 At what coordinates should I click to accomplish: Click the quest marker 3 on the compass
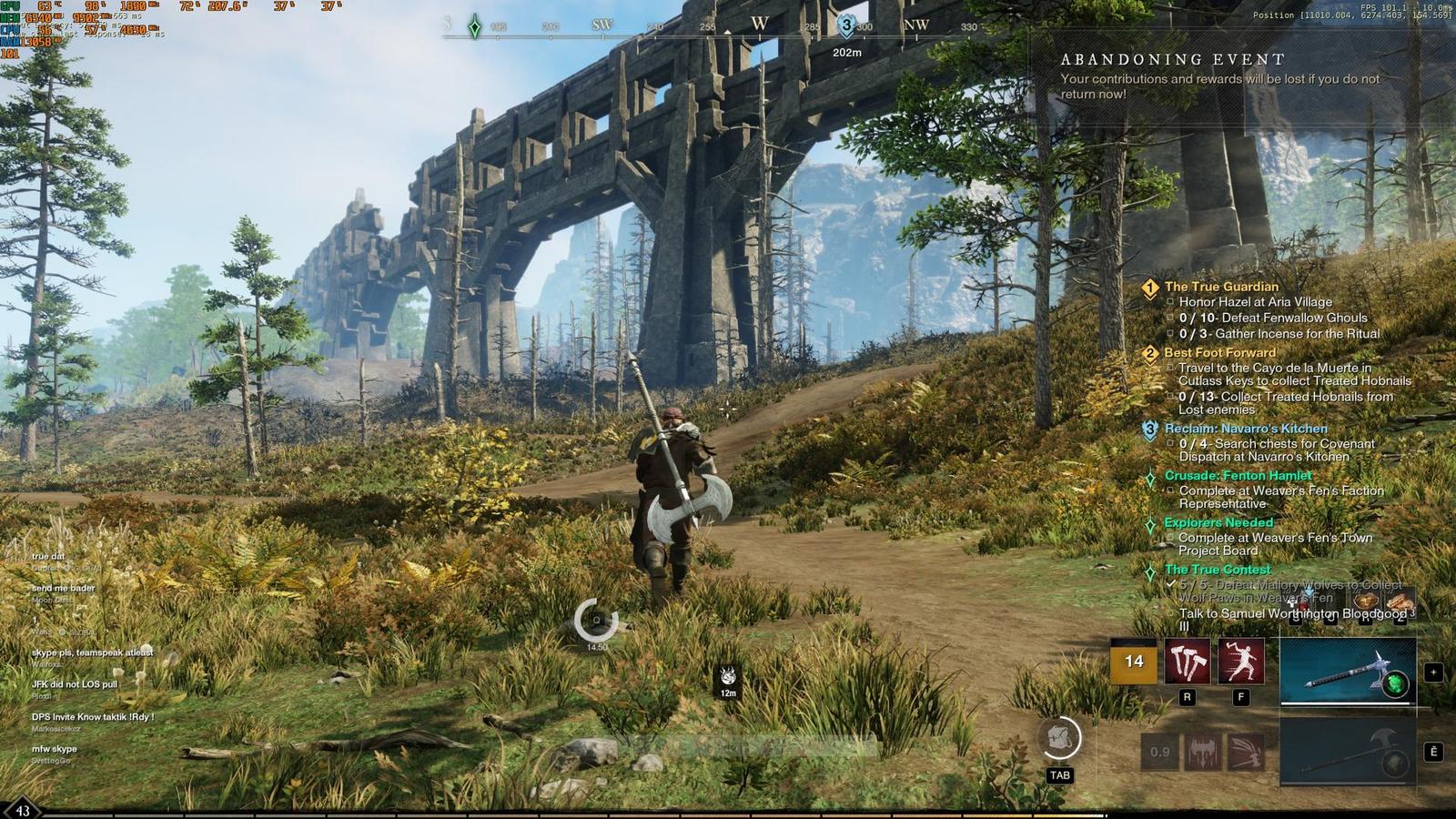click(847, 25)
